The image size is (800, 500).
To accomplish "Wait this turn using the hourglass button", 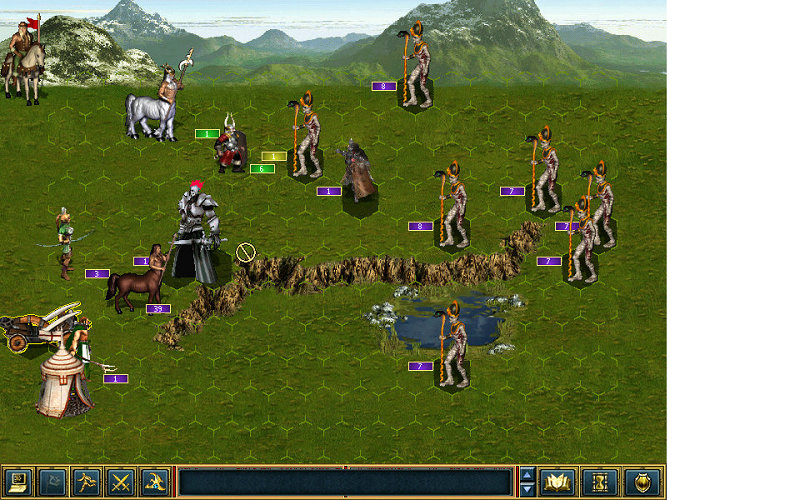I will (x=599, y=483).
